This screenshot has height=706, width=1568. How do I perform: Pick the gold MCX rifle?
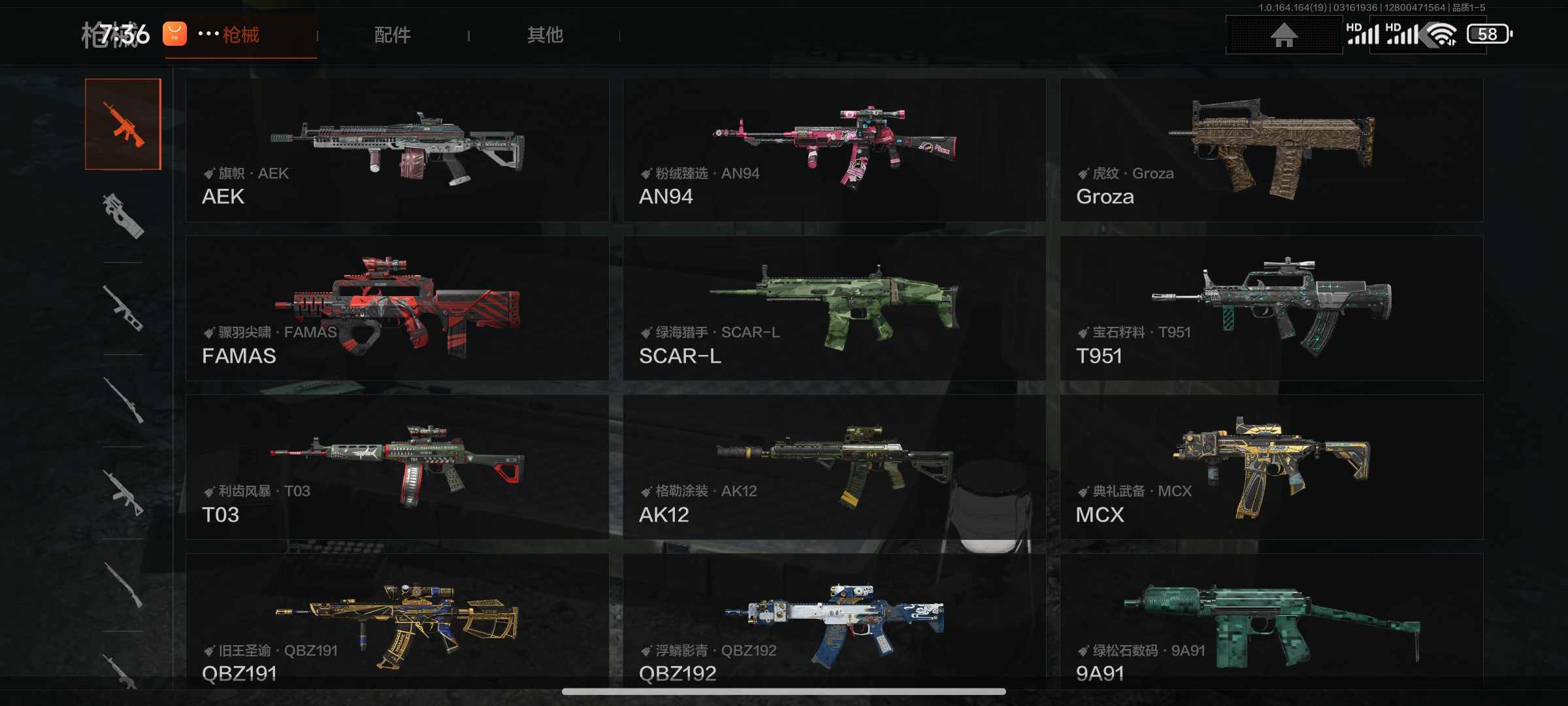click(1271, 467)
